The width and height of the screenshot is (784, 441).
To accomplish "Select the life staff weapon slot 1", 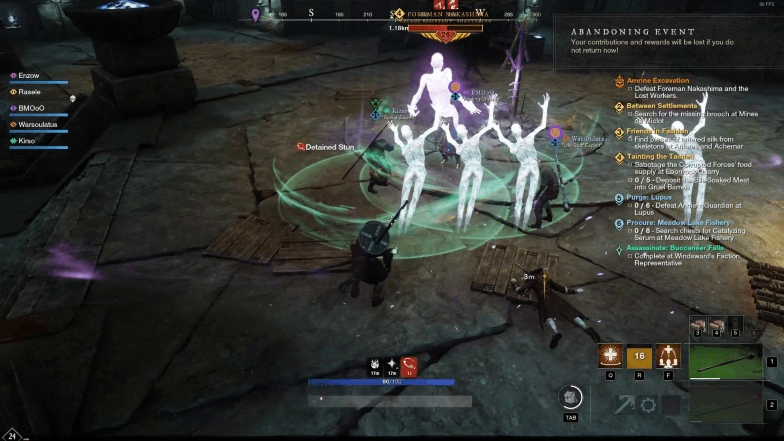I will pos(725,361).
